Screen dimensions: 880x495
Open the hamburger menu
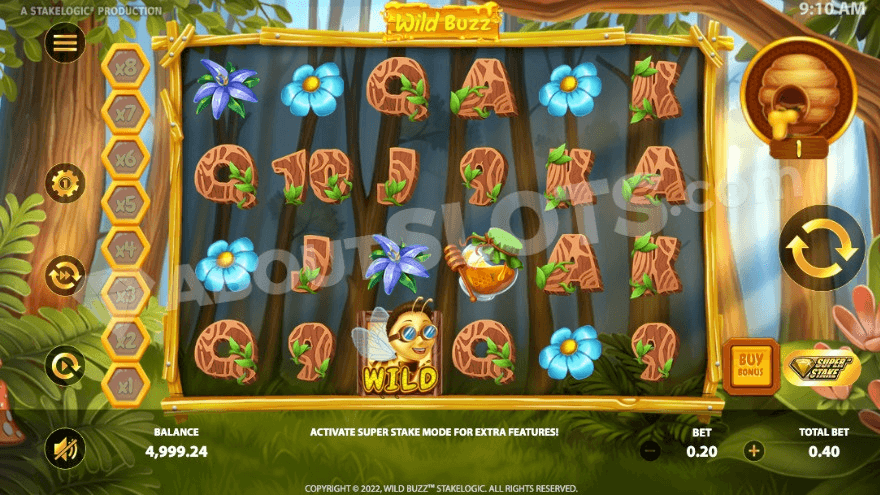click(65, 42)
